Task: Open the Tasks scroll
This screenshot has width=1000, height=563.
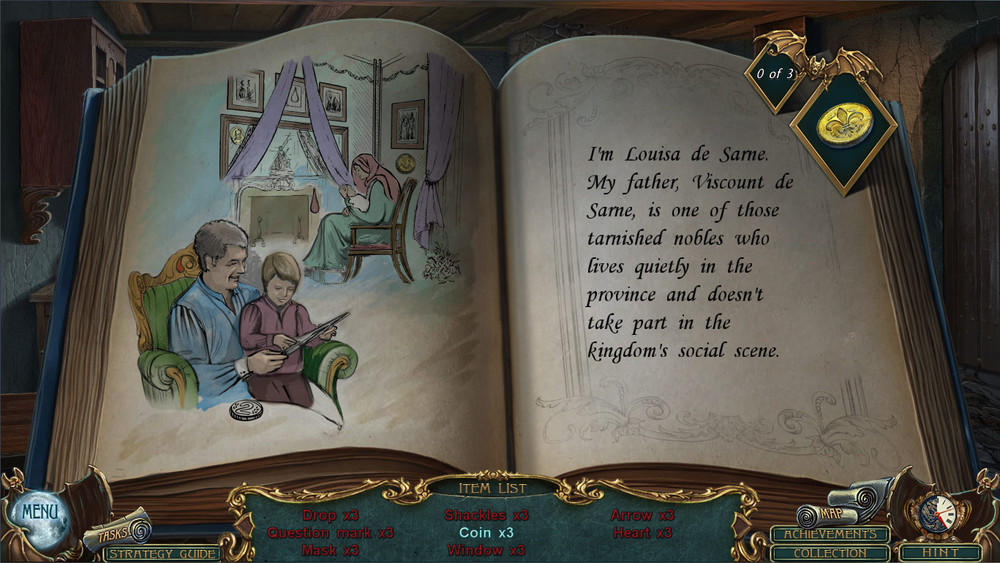Action: [x=116, y=531]
